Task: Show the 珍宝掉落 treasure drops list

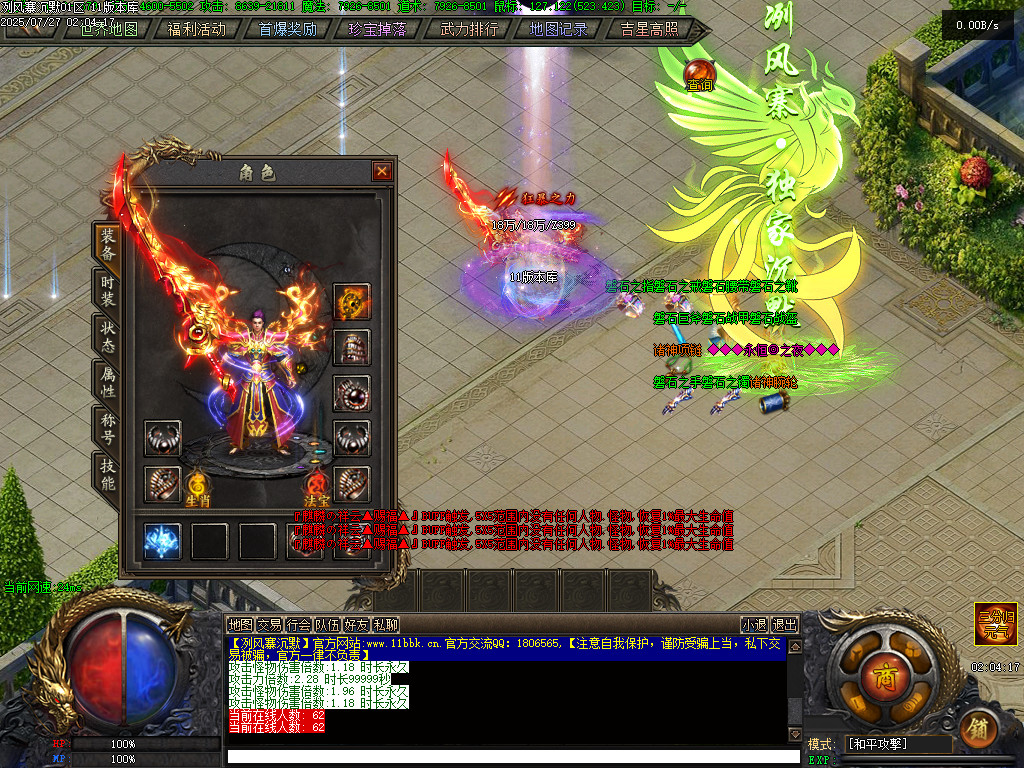Action: (x=378, y=29)
